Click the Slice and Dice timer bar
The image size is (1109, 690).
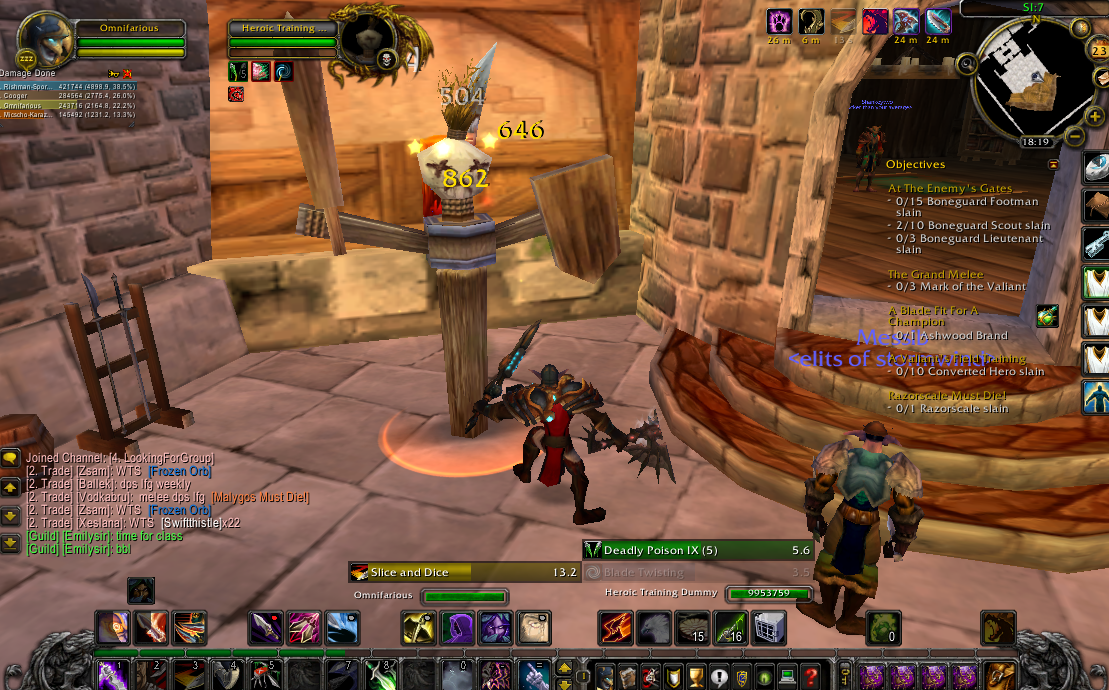click(x=464, y=572)
